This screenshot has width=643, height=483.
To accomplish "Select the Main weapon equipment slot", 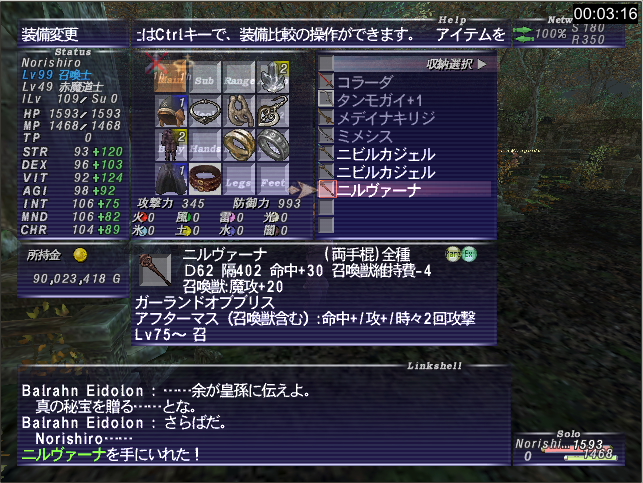I will 171,78.
